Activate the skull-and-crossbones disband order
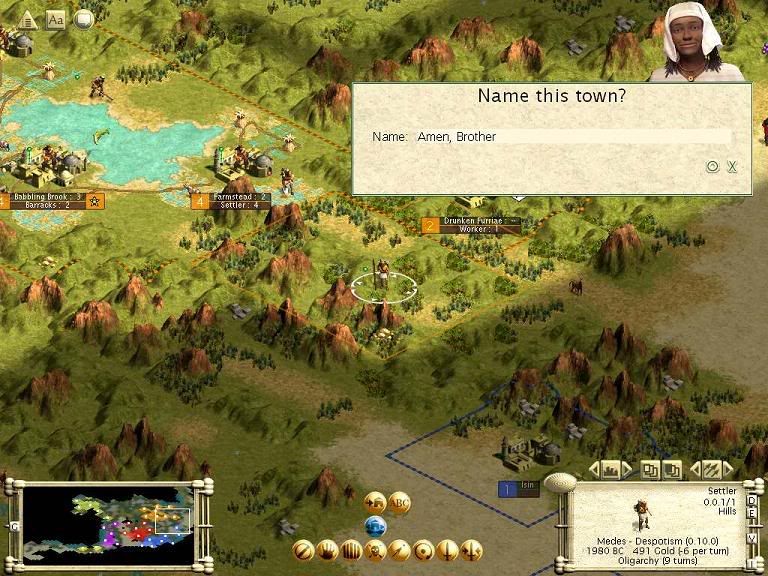This screenshot has width=768, height=576. [x=375, y=550]
